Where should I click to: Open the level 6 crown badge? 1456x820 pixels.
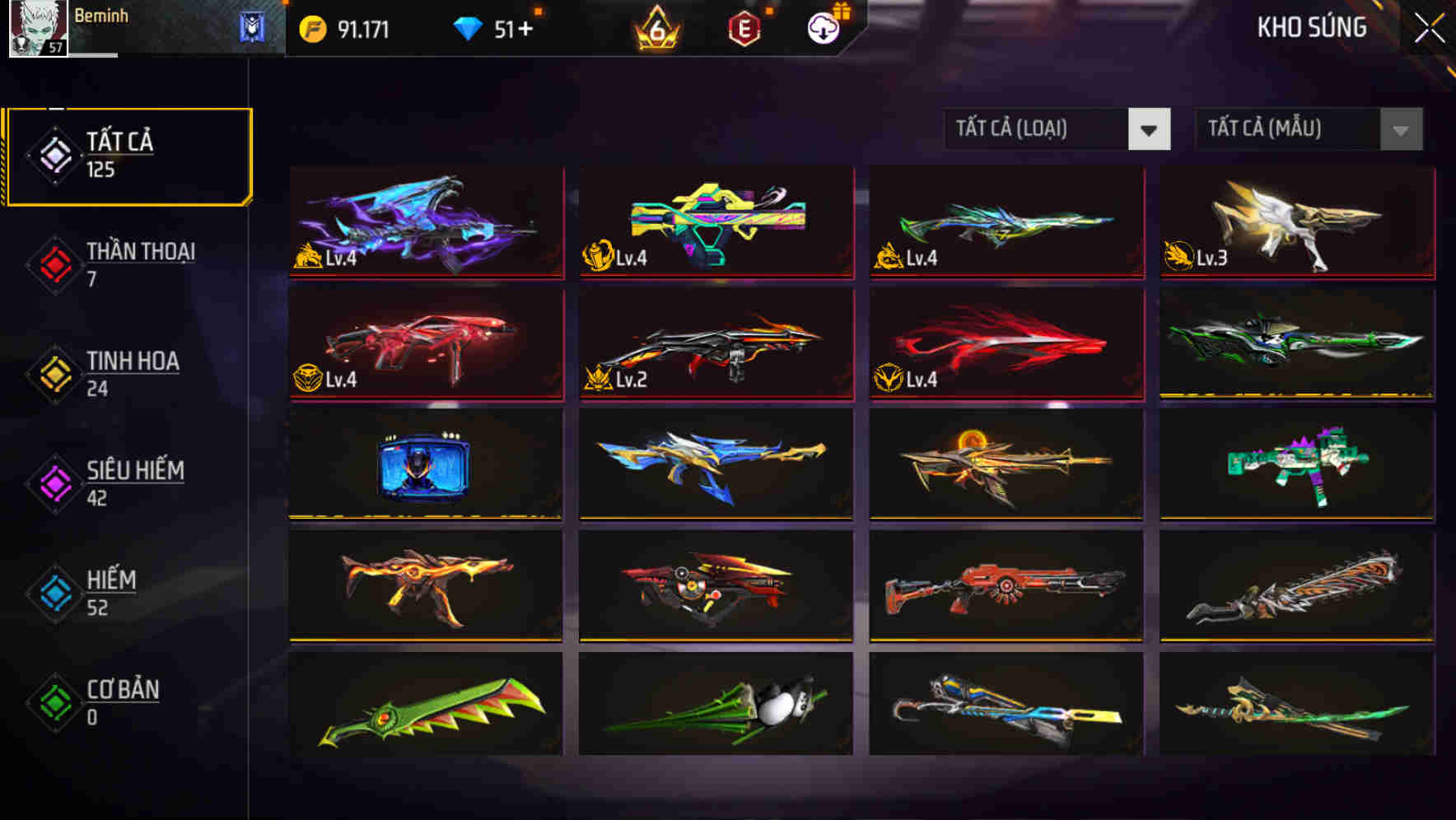pos(655,27)
